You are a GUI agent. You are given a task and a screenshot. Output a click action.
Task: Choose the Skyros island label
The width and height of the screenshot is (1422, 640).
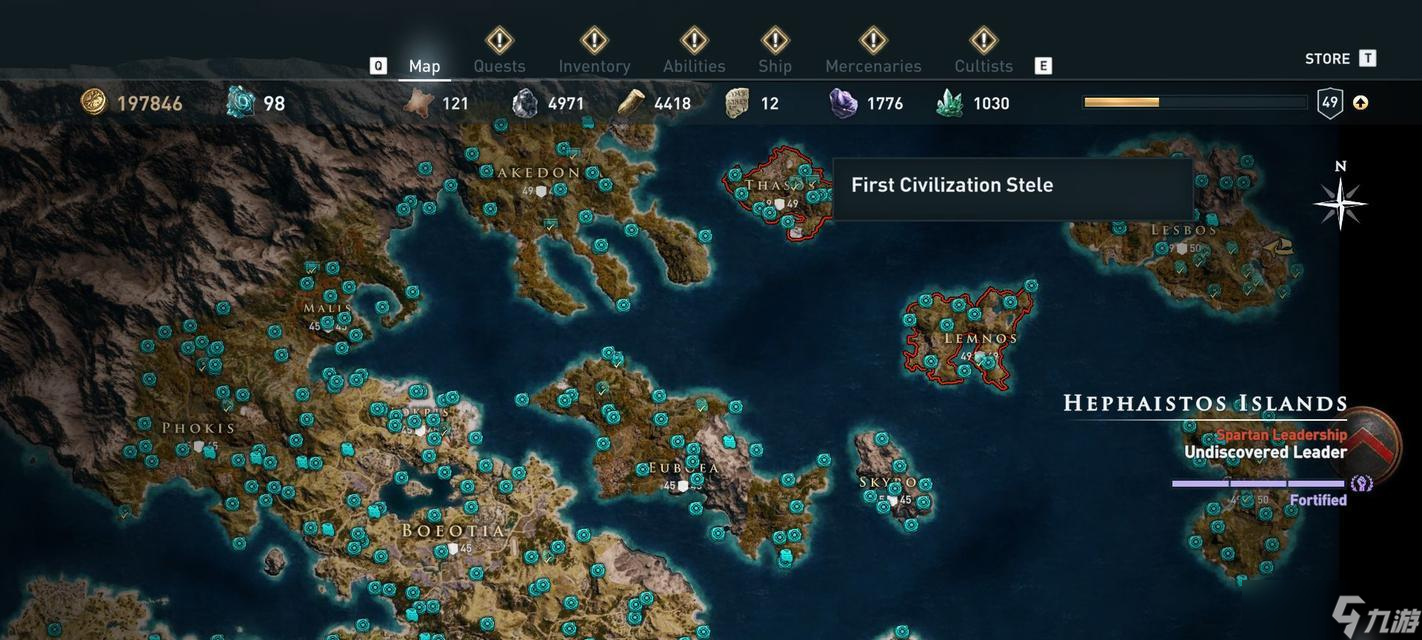(x=888, y=483)
